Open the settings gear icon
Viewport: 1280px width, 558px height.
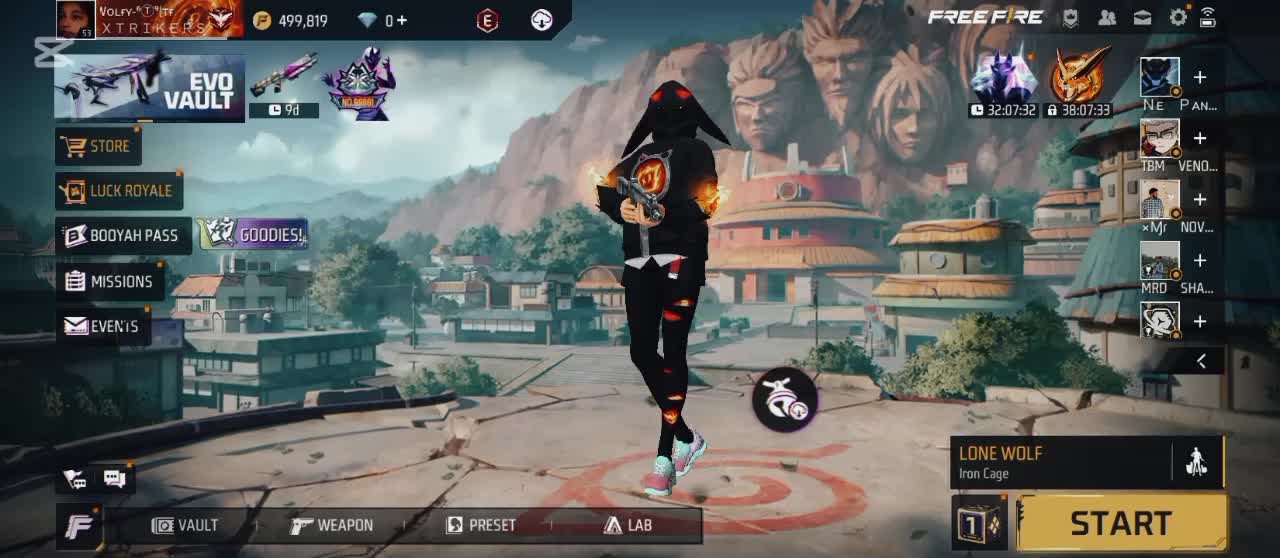pos(1178,17)
